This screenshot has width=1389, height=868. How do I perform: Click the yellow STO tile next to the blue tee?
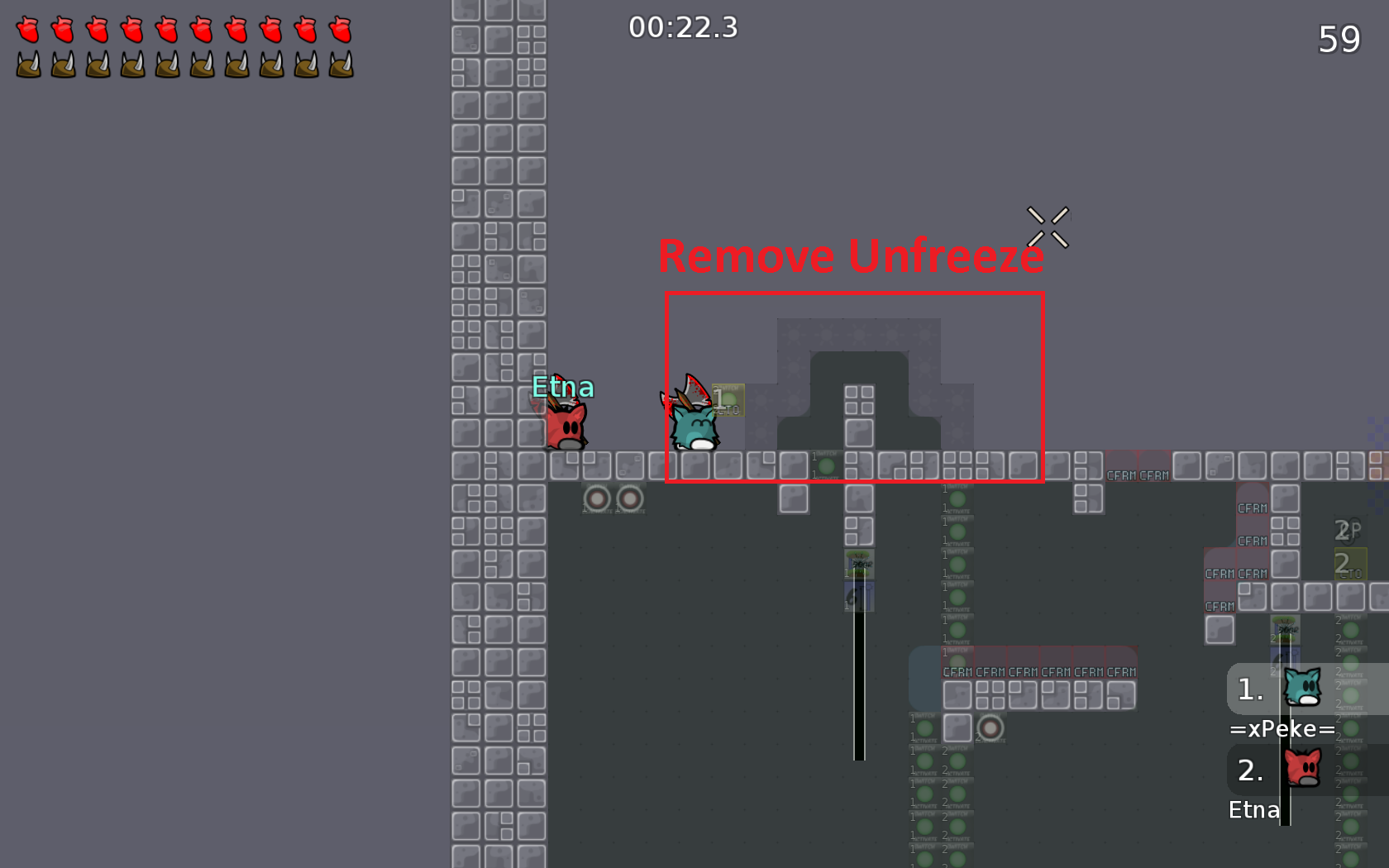tap(727, 398)
